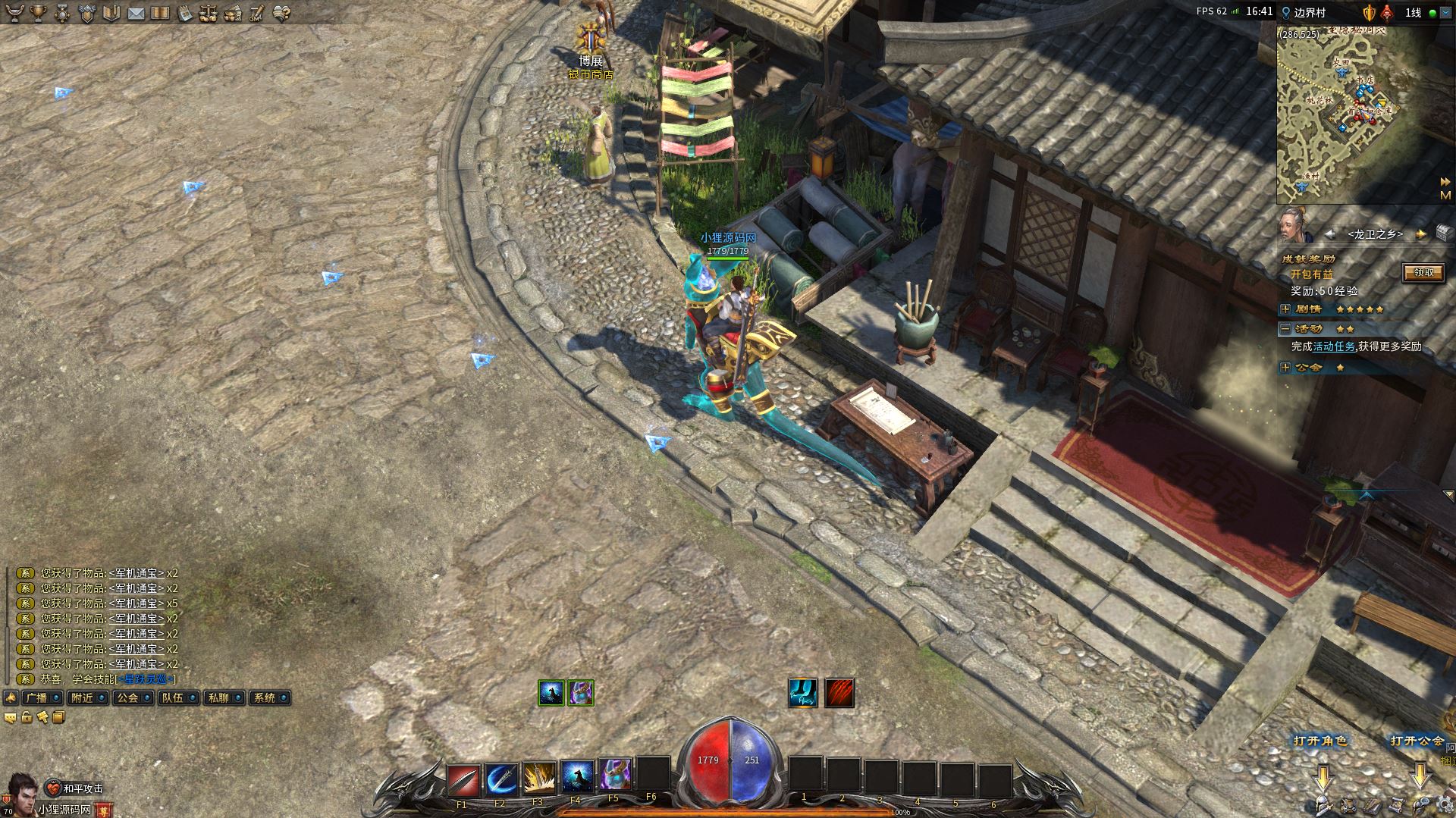The width and height of the screenshot is (1456, 818).
Task: Collapse the 活动 activity section
Action: point(1285,329)
